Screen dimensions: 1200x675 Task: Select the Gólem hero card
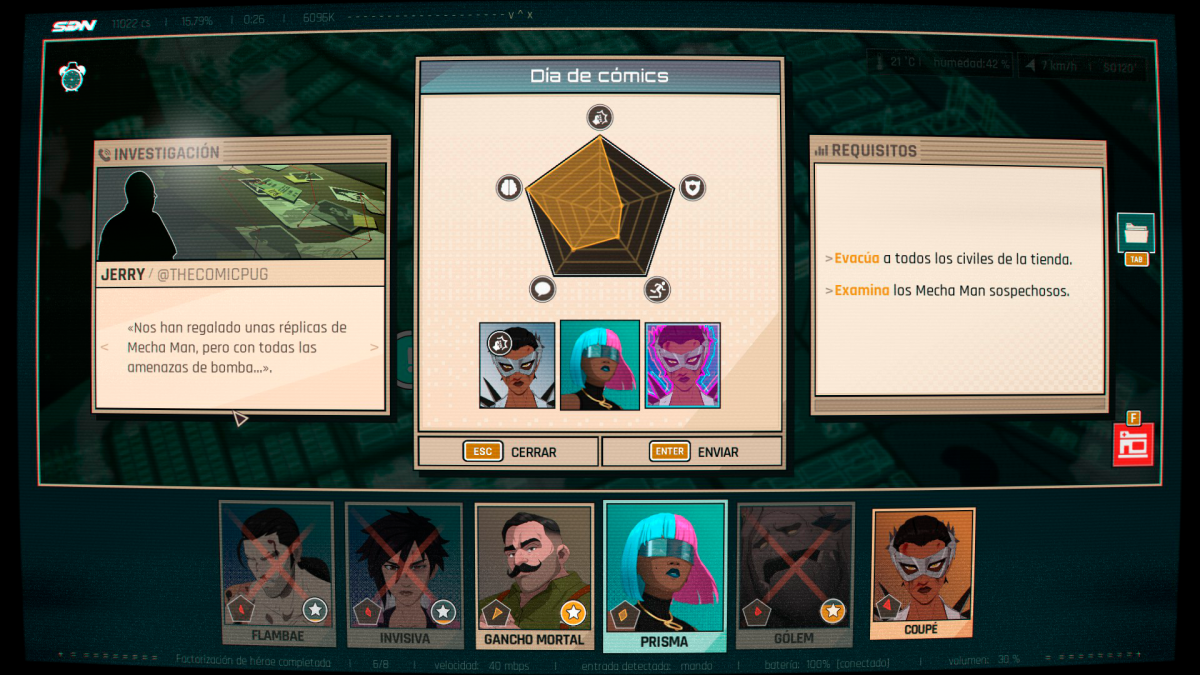click(x=795, y=572)
